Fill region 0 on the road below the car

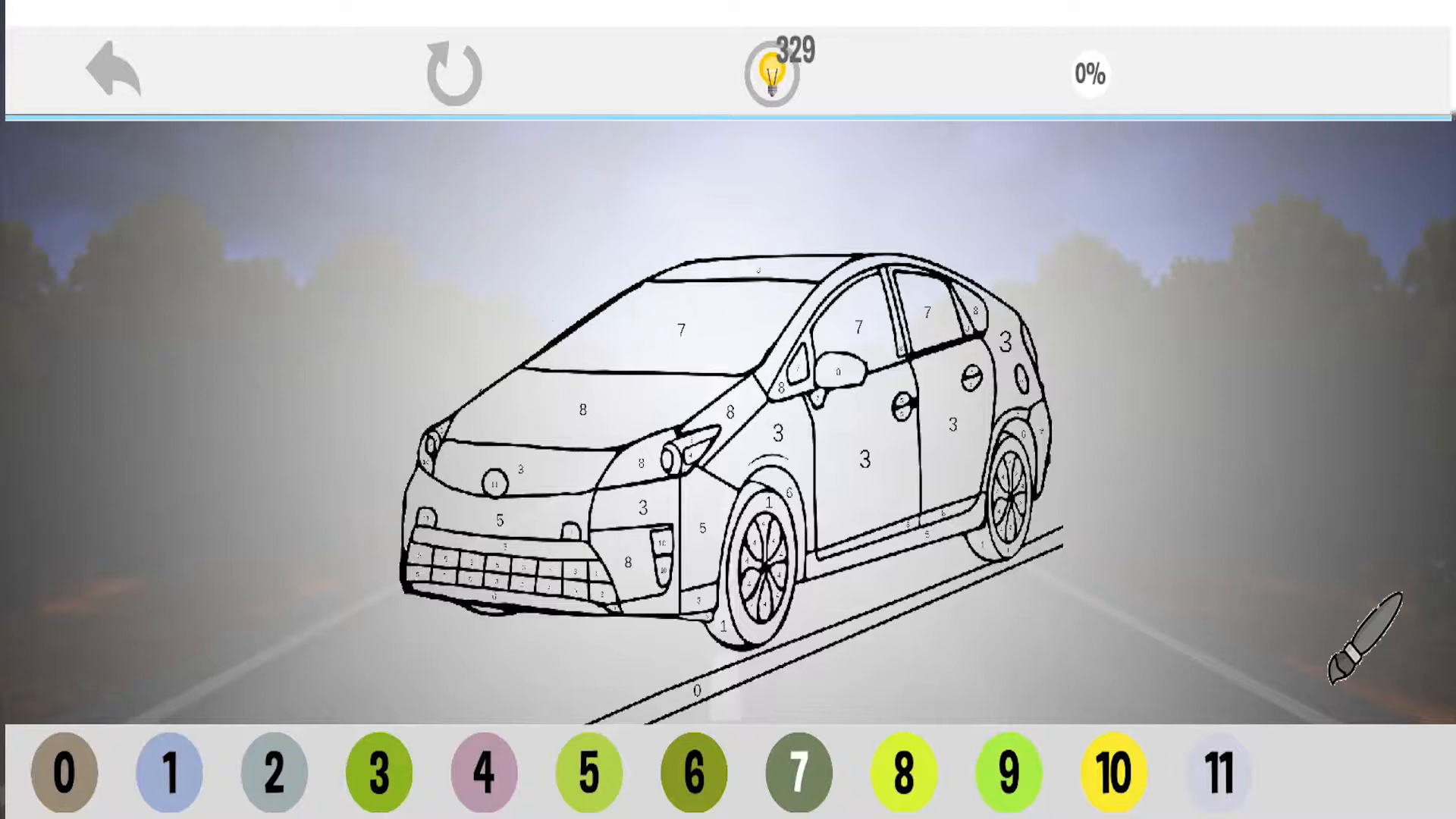point(697,691)
